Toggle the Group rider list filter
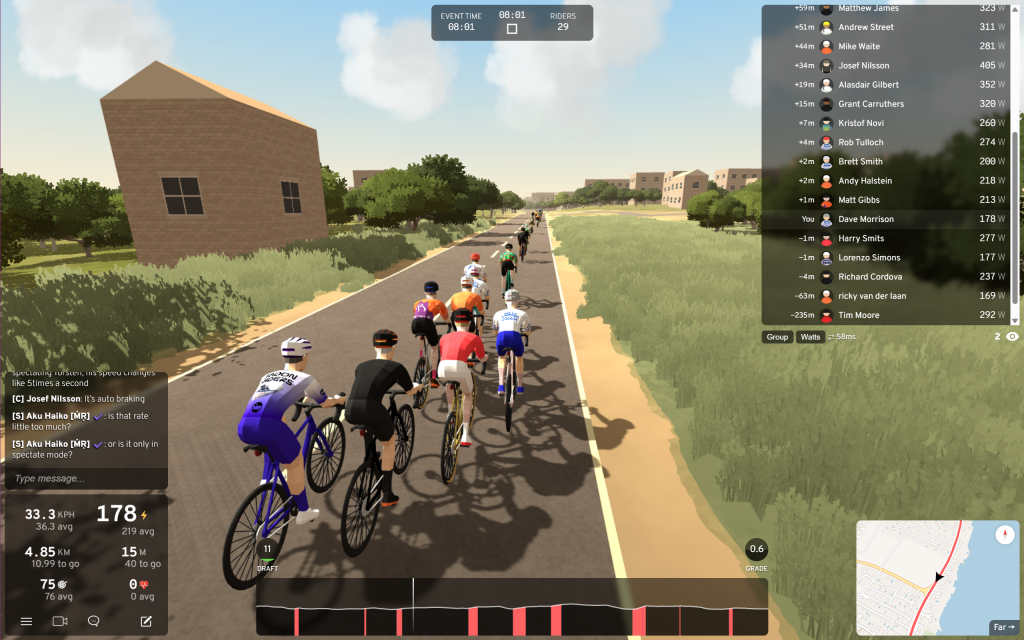The height and width of the screenshot is (640, 1024). click(x=777, y=337)
